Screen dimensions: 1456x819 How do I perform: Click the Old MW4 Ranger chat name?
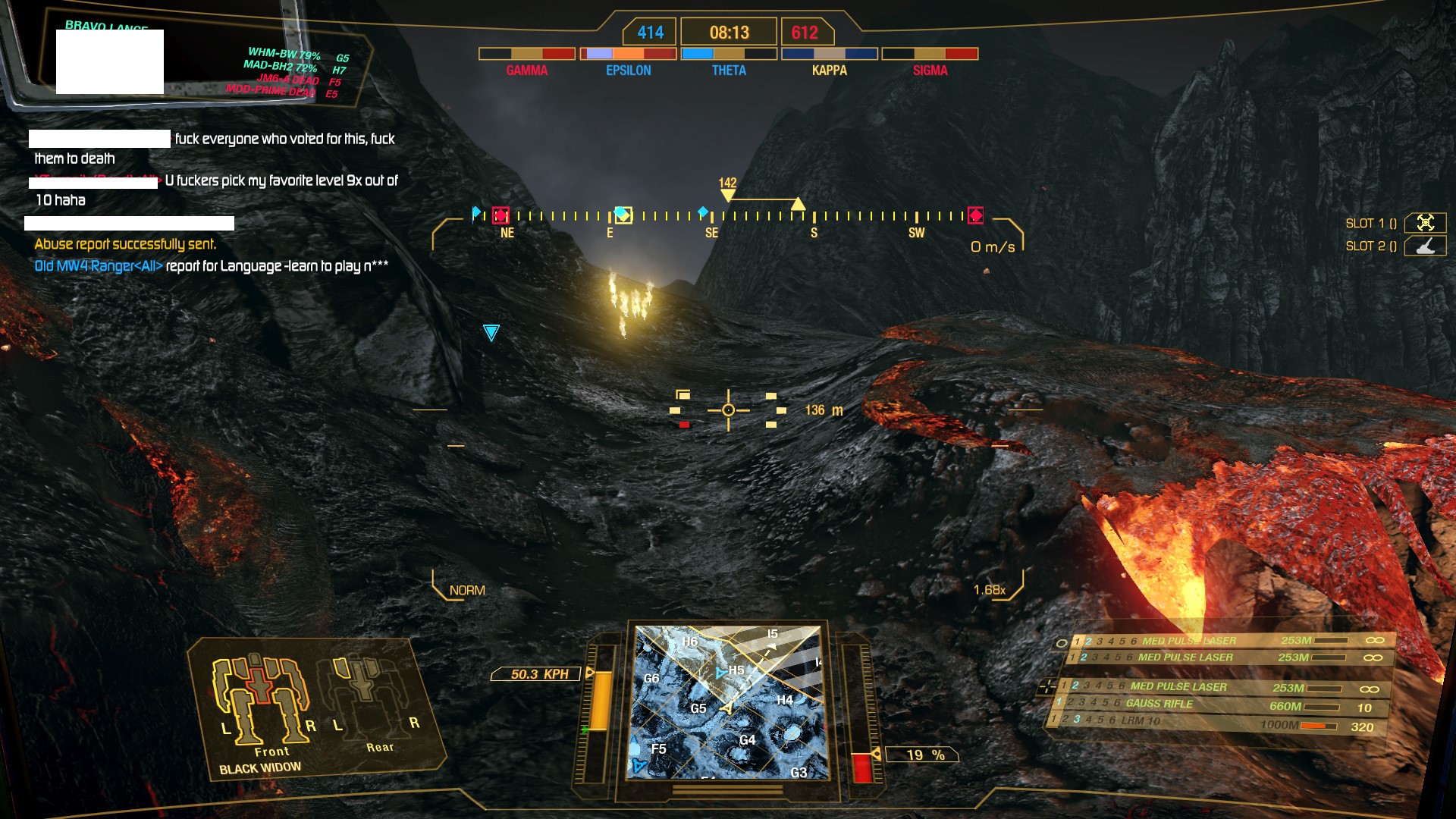point(98,266)
